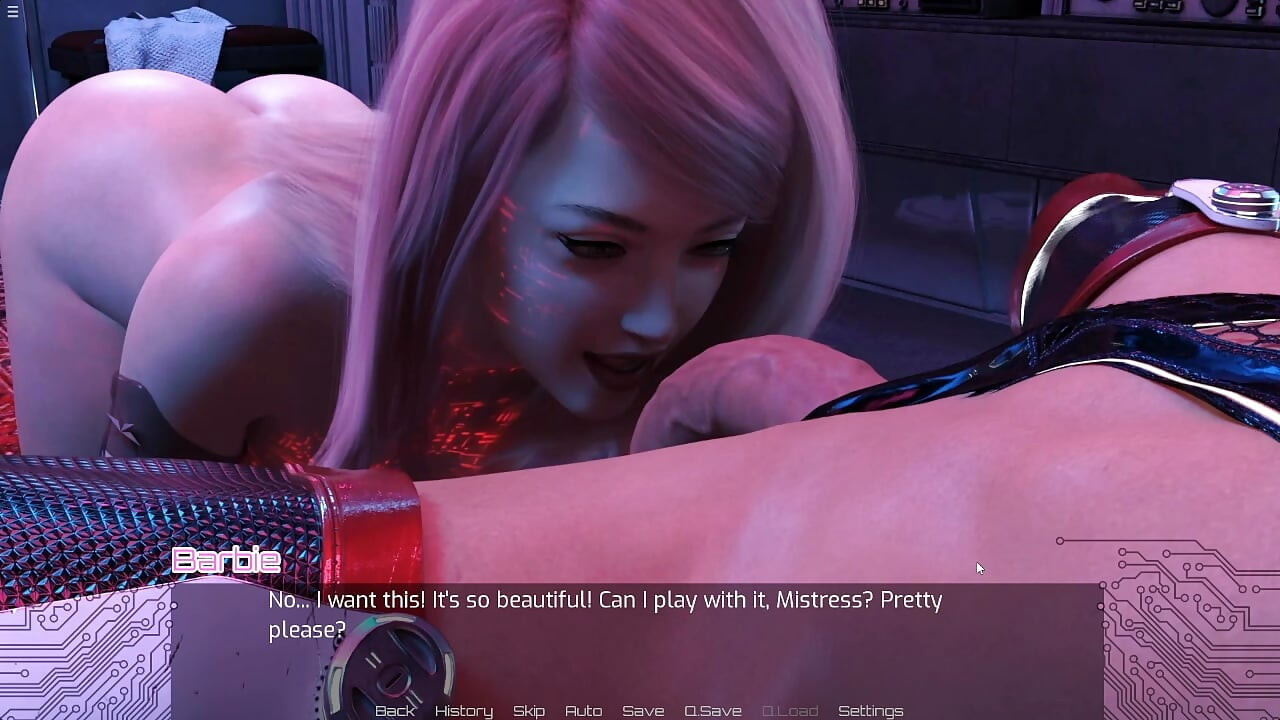
Task: Click Settings at the far right of quick menu
Action: (872, 710)
